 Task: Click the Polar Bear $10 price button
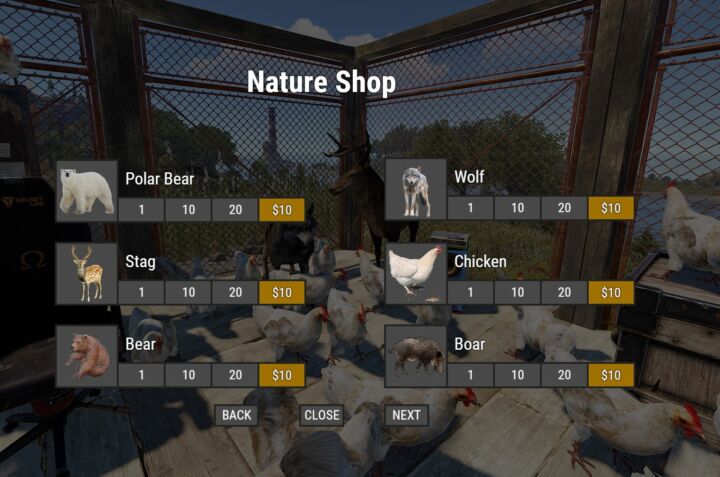(x=282, y=209)
